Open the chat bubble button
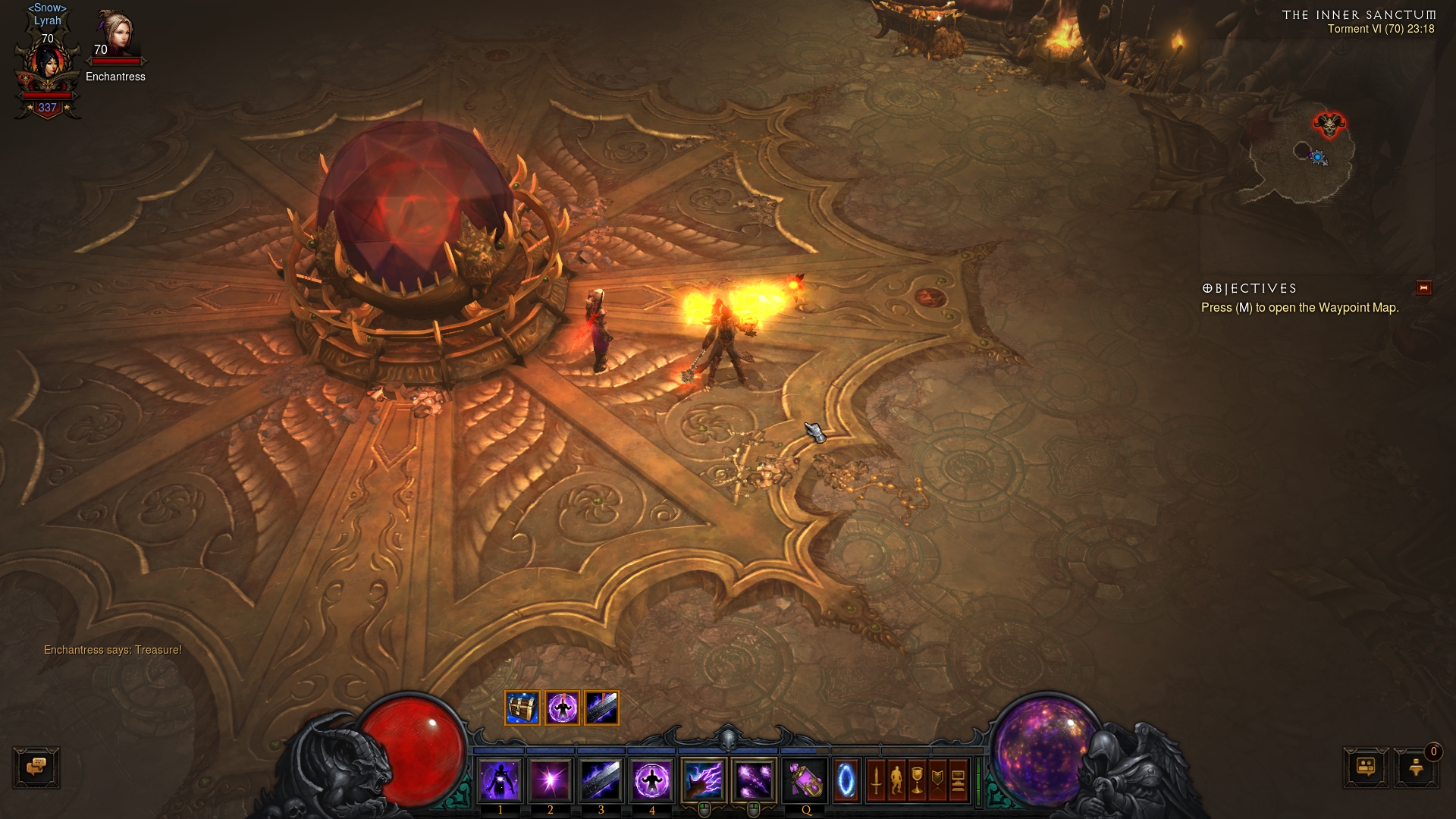Viewport: 1456px width, 819px height. coord(36,767)
